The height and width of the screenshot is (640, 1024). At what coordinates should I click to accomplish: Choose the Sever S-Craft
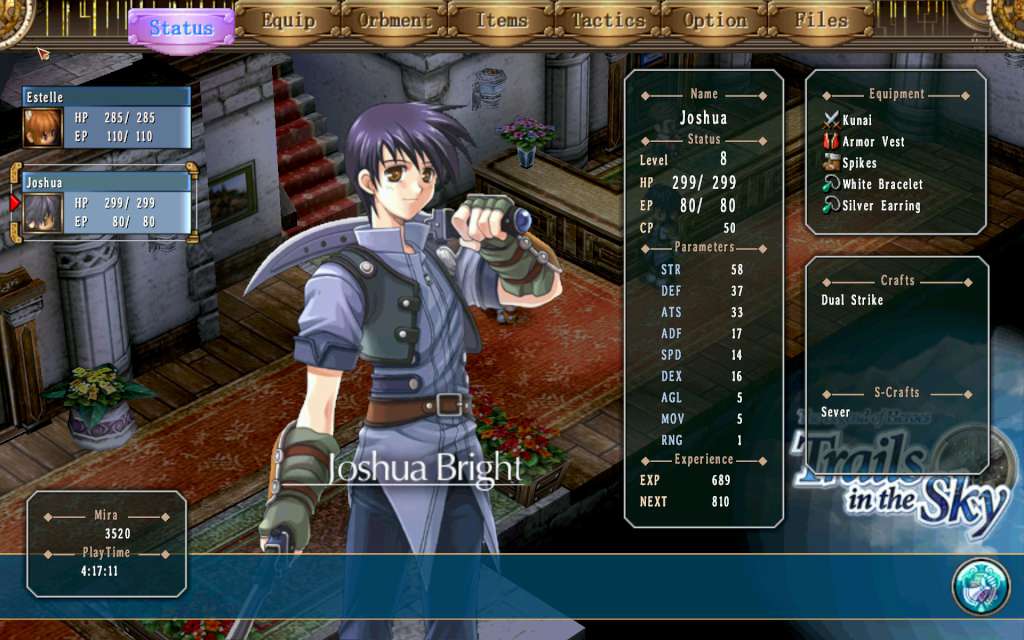coord(835,412)
